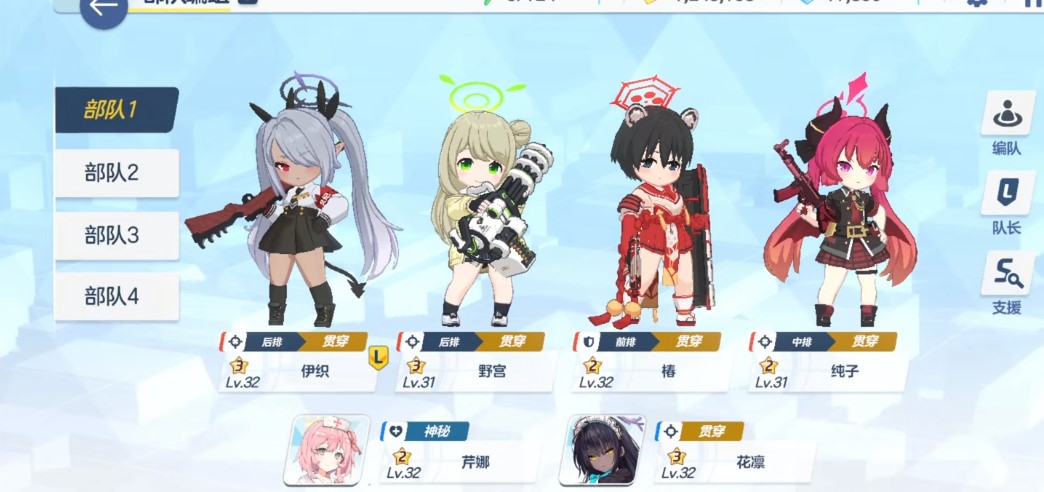
Task: Open the settings gear icon
Action: [977, 4]
